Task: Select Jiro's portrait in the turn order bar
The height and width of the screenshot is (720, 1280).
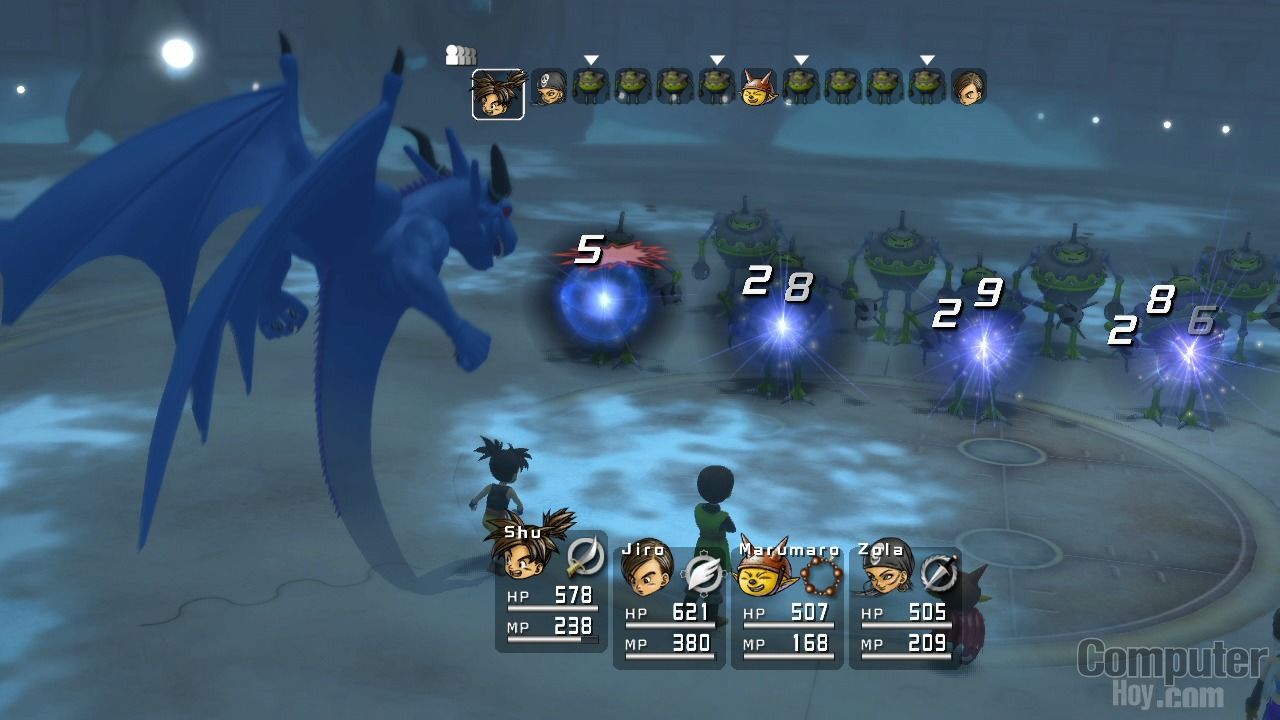Action: coord(968,87)
